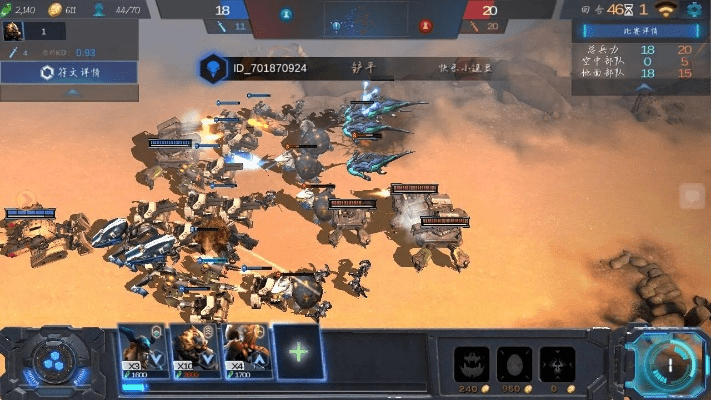Select the X4 unit card
This screenshot has width=711, height=400.
click(246, 351)
